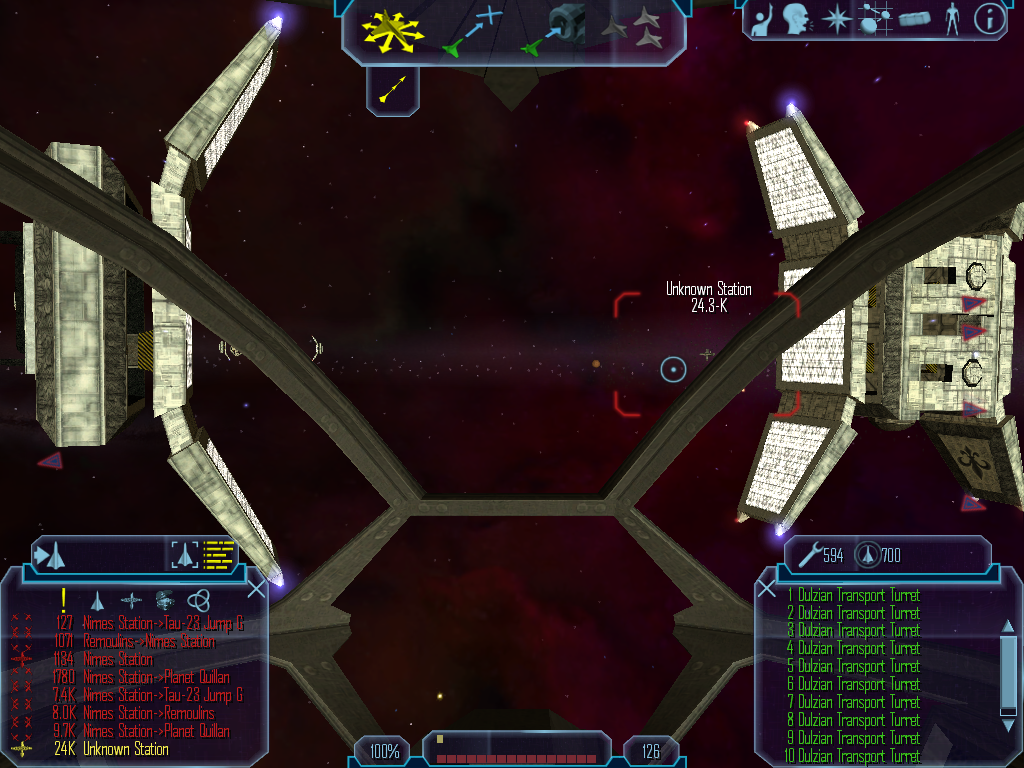
Task: Close the contact list panel
Action: 256,589
